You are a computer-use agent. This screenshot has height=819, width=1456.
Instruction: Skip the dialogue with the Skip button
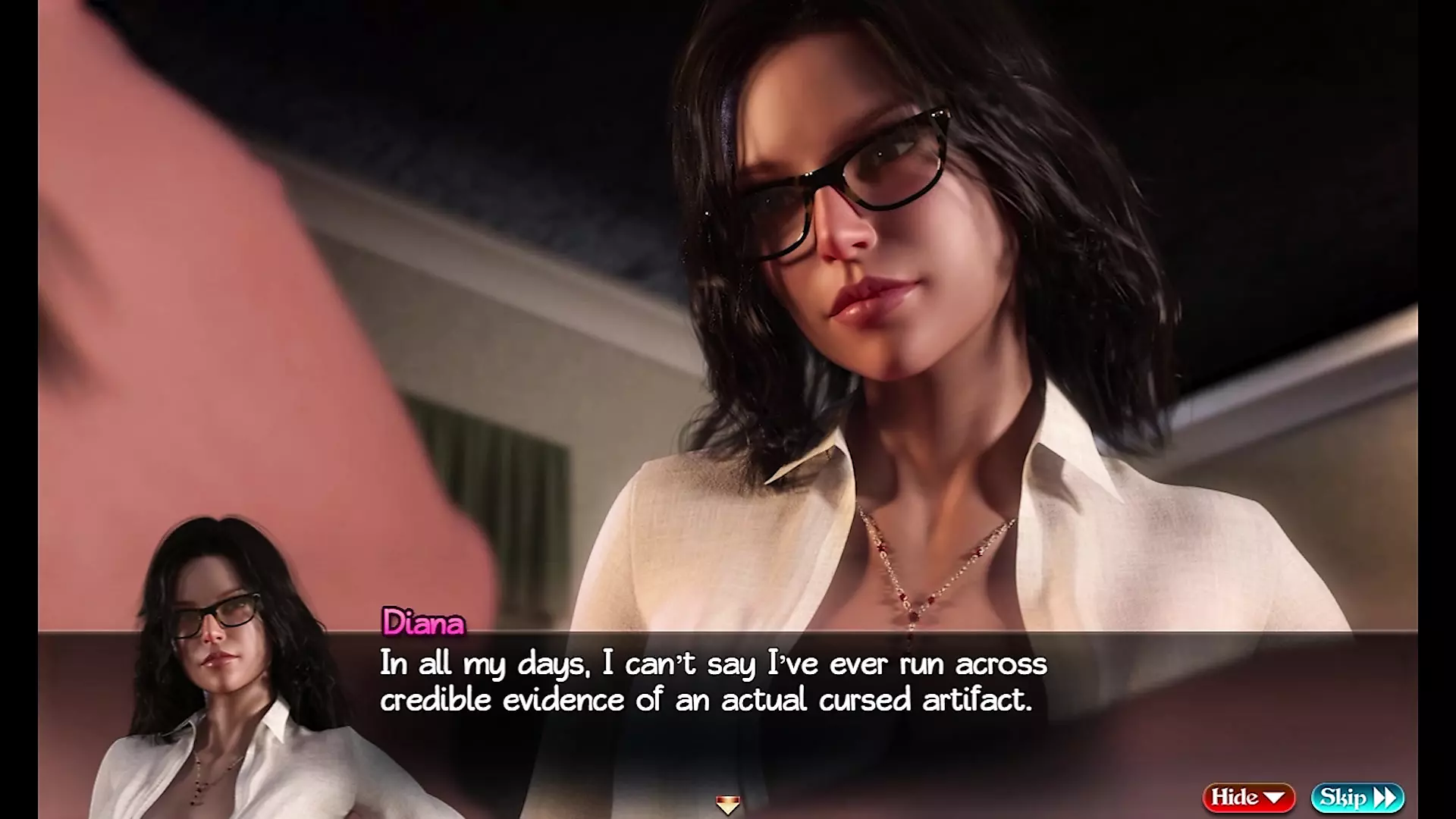(x=1357, y=797)
